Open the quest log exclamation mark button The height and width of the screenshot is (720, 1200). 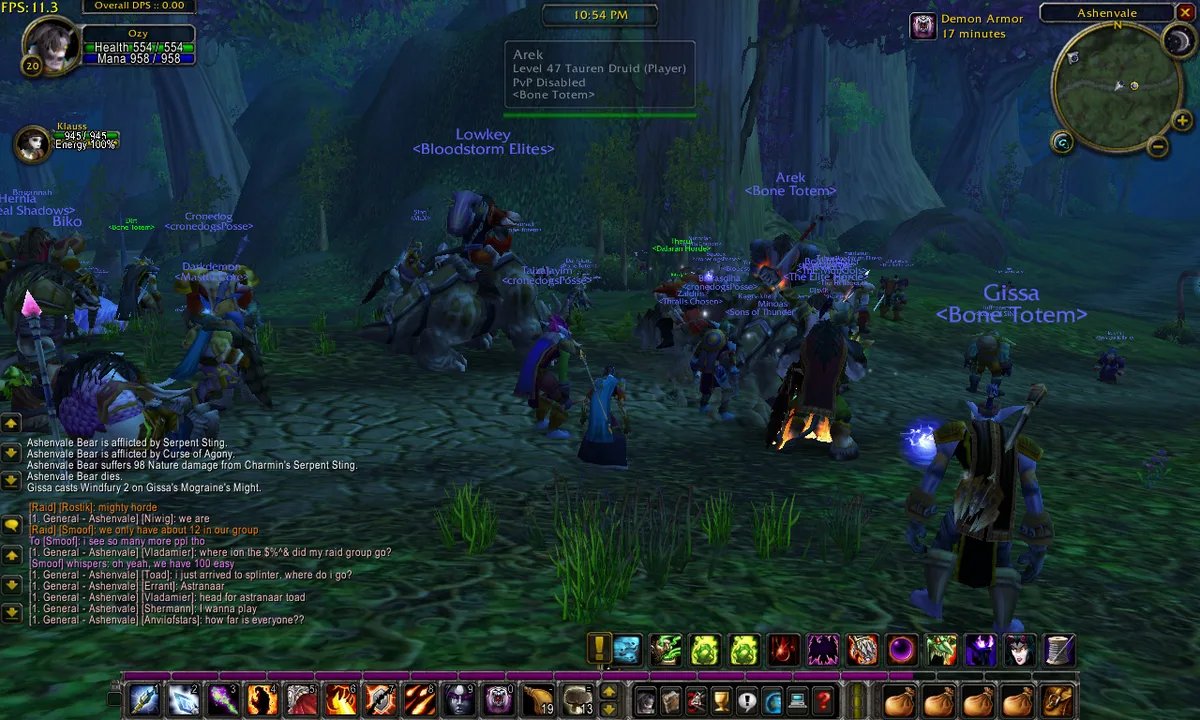coord(745,701)
